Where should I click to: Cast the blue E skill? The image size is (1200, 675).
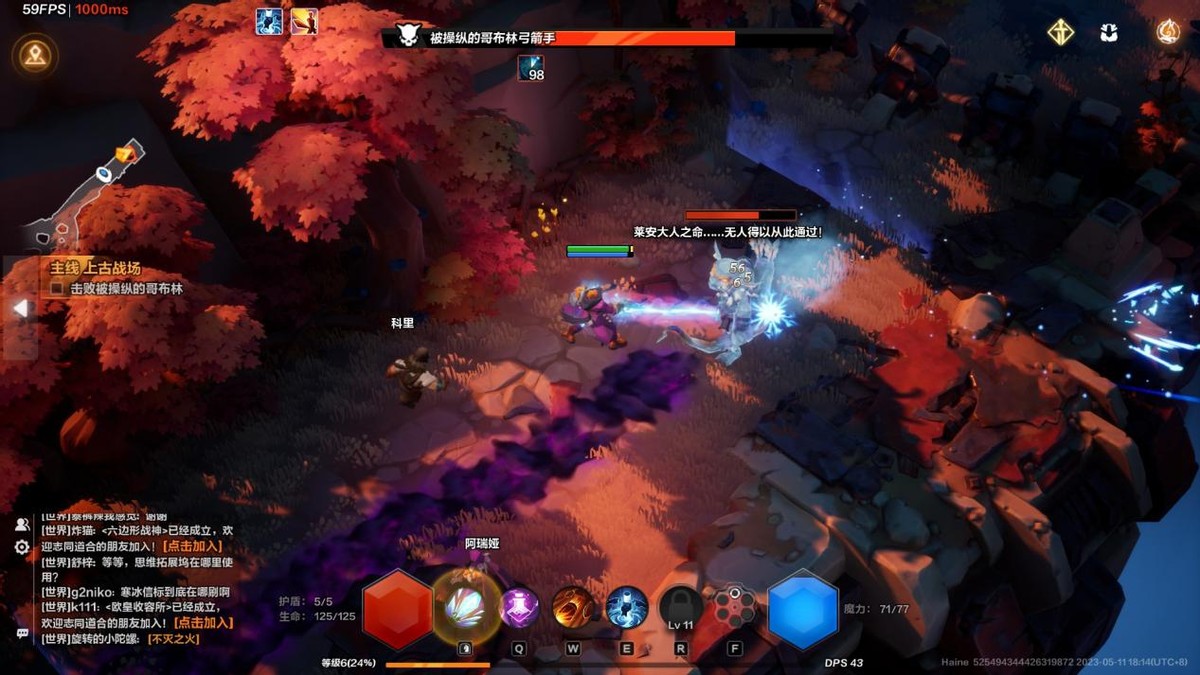click(627, 607)
